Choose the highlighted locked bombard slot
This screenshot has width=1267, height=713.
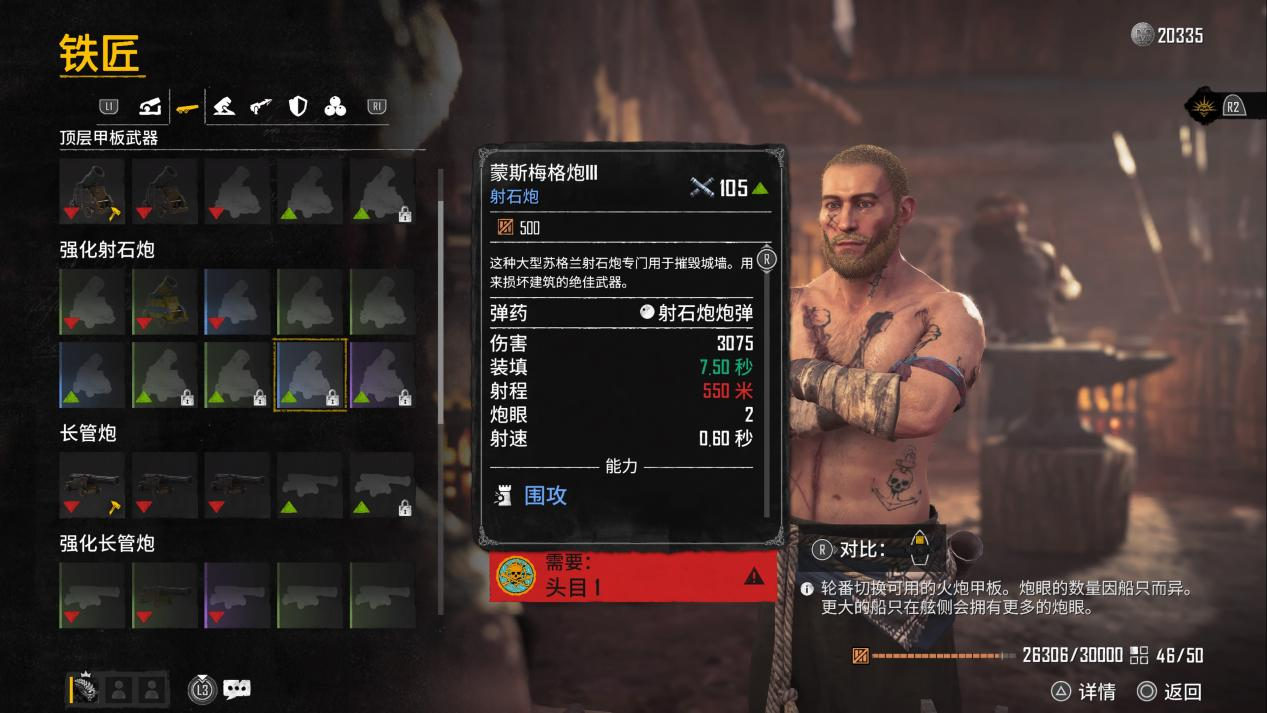[310, 374]
